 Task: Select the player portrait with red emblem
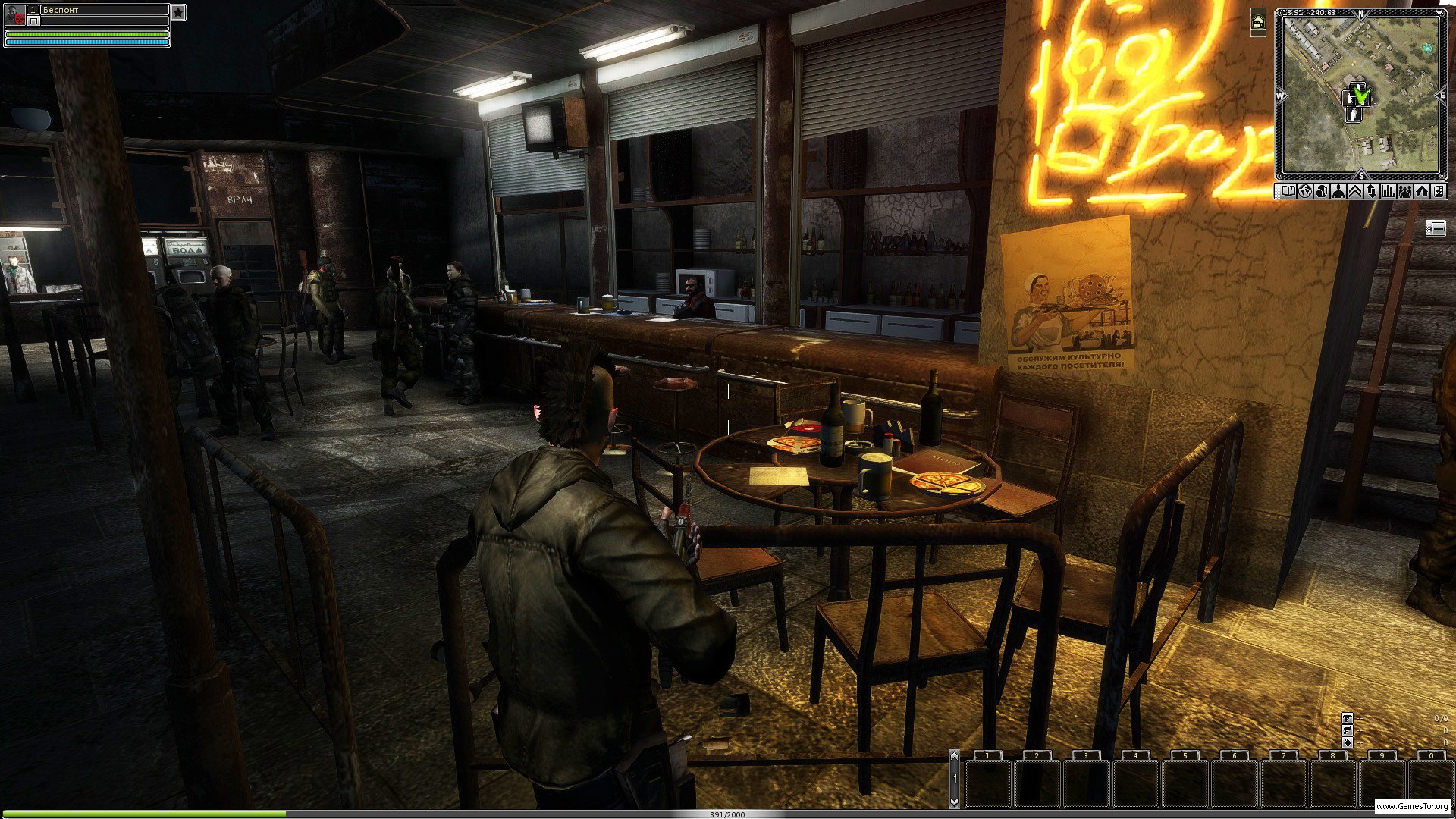(15, 14)
